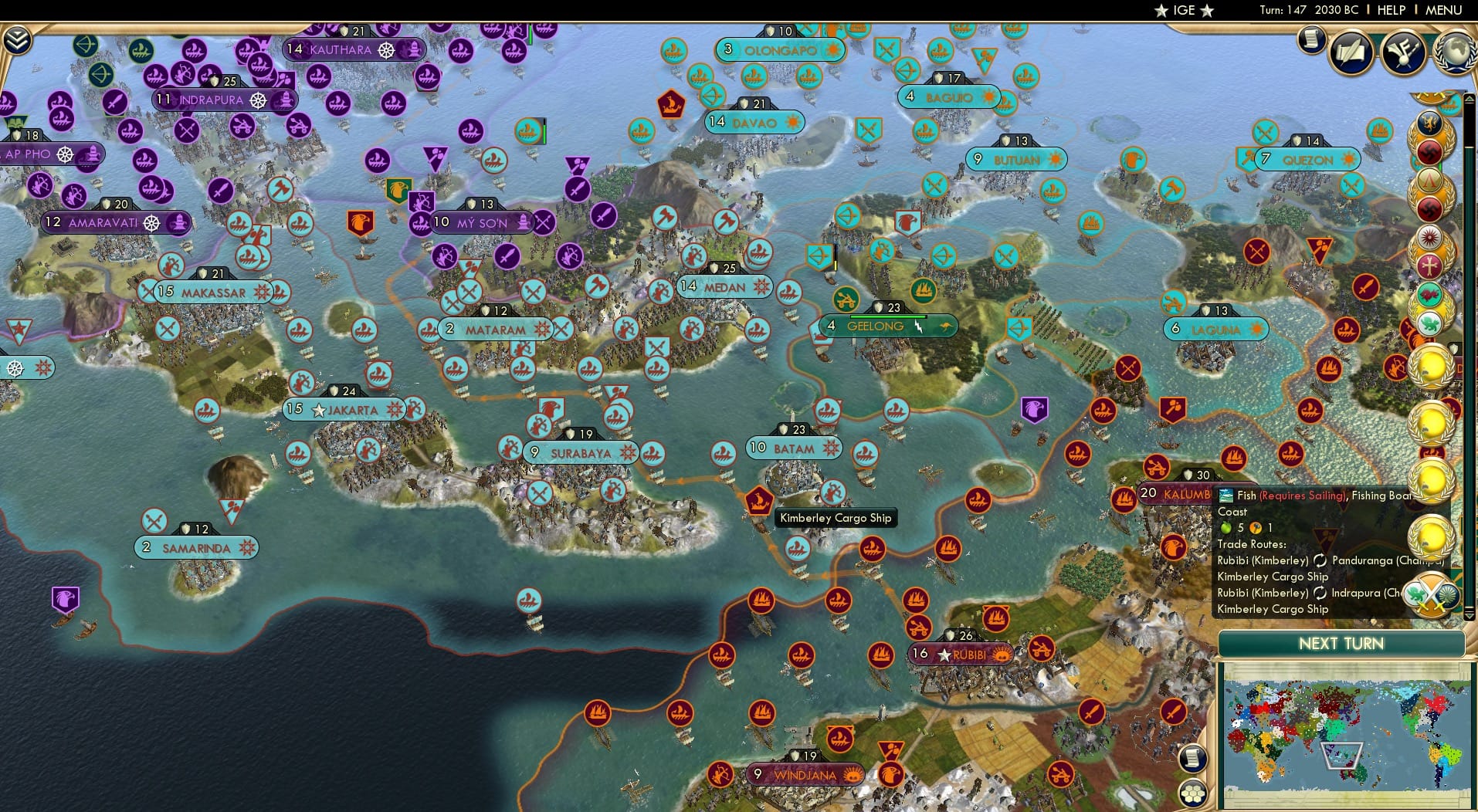Open the Culture overview paintbrush icon

[1402, 52]
